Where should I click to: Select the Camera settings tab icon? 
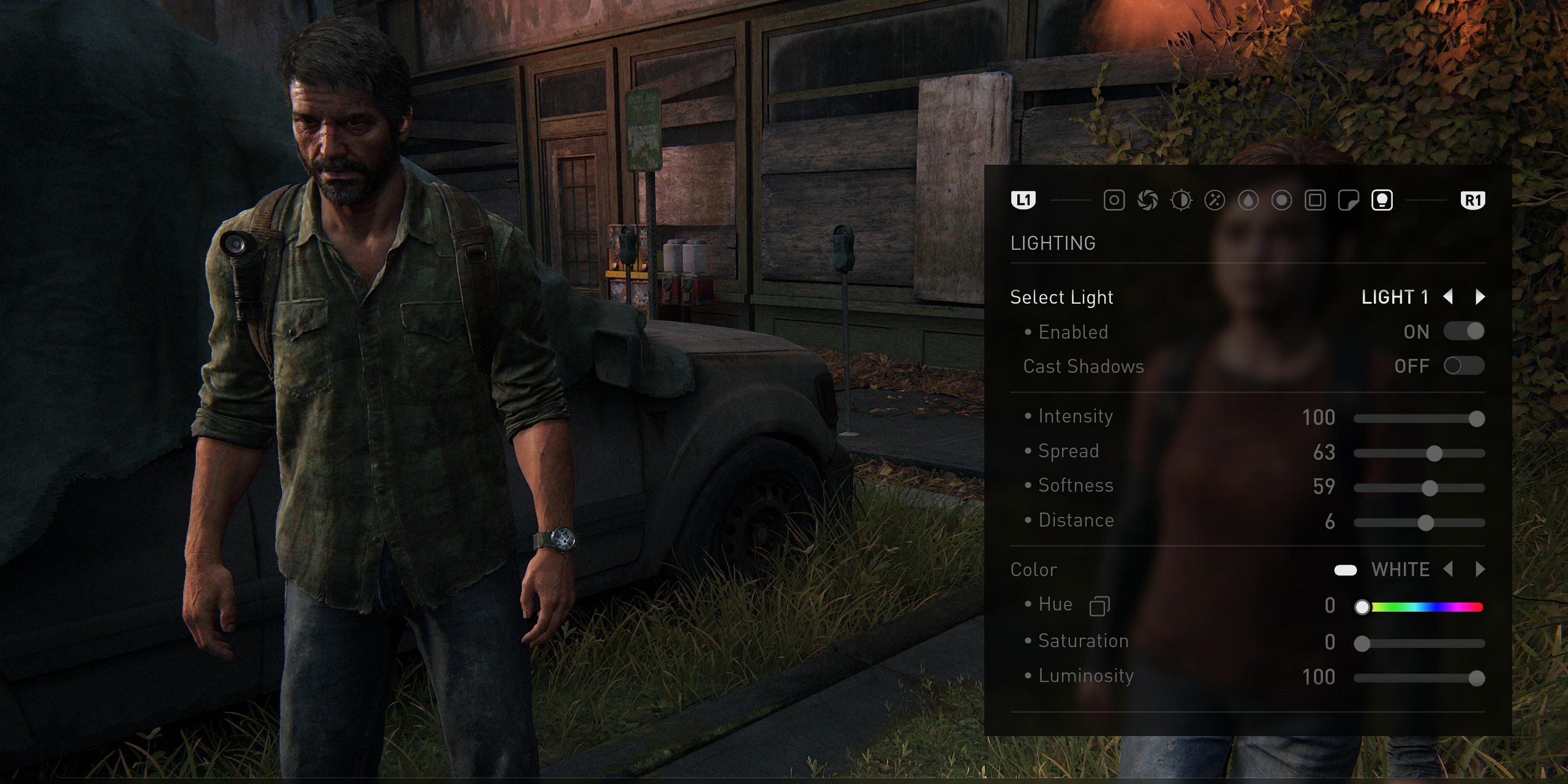click(x=1115, y=201)
